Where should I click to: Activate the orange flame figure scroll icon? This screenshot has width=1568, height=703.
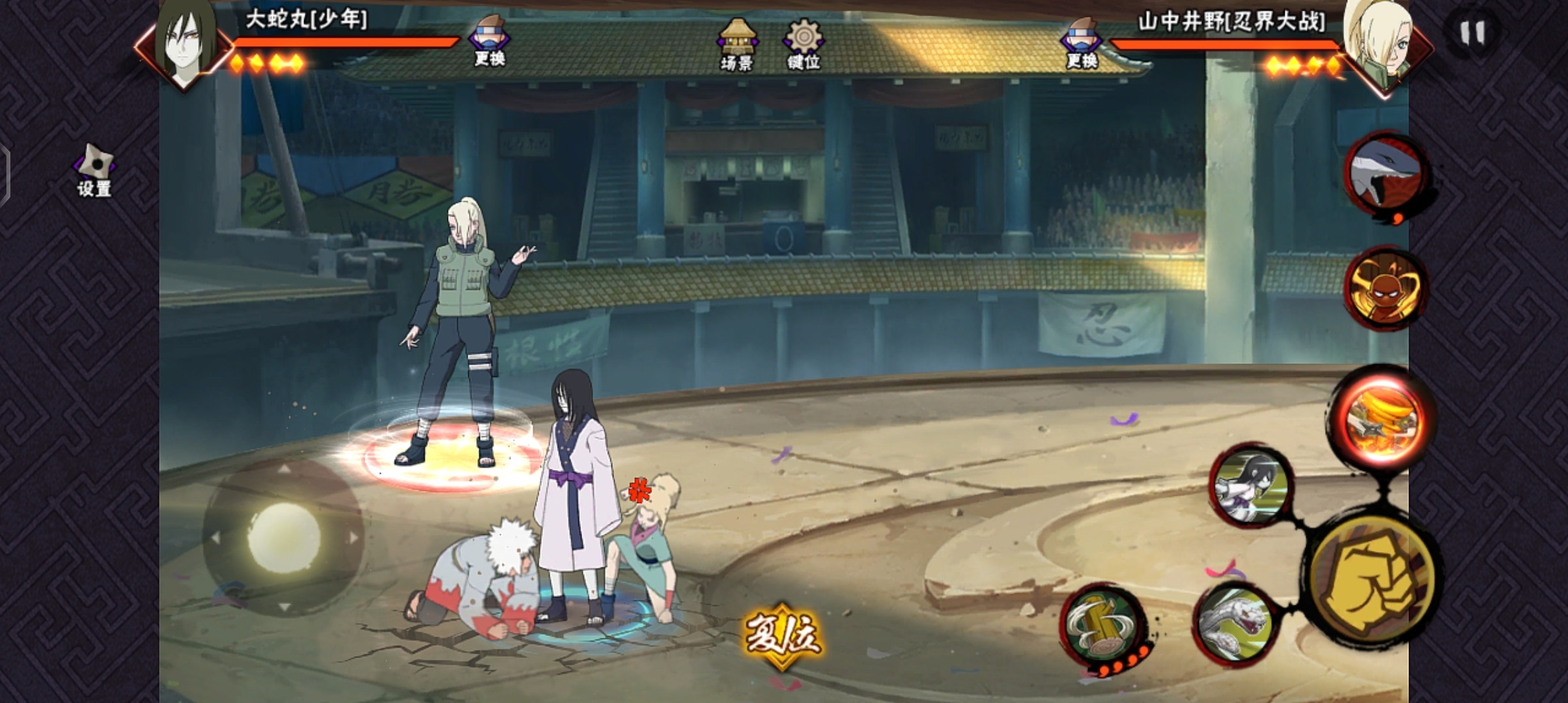[1385, 288]
